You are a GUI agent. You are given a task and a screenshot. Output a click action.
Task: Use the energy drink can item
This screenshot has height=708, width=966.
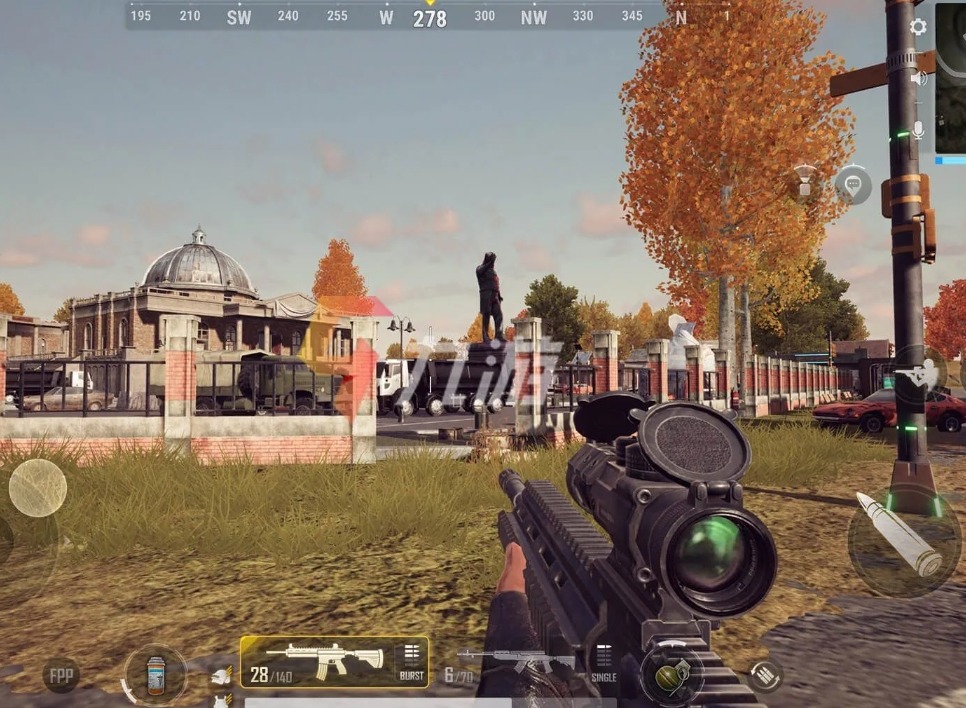(155, 675)
